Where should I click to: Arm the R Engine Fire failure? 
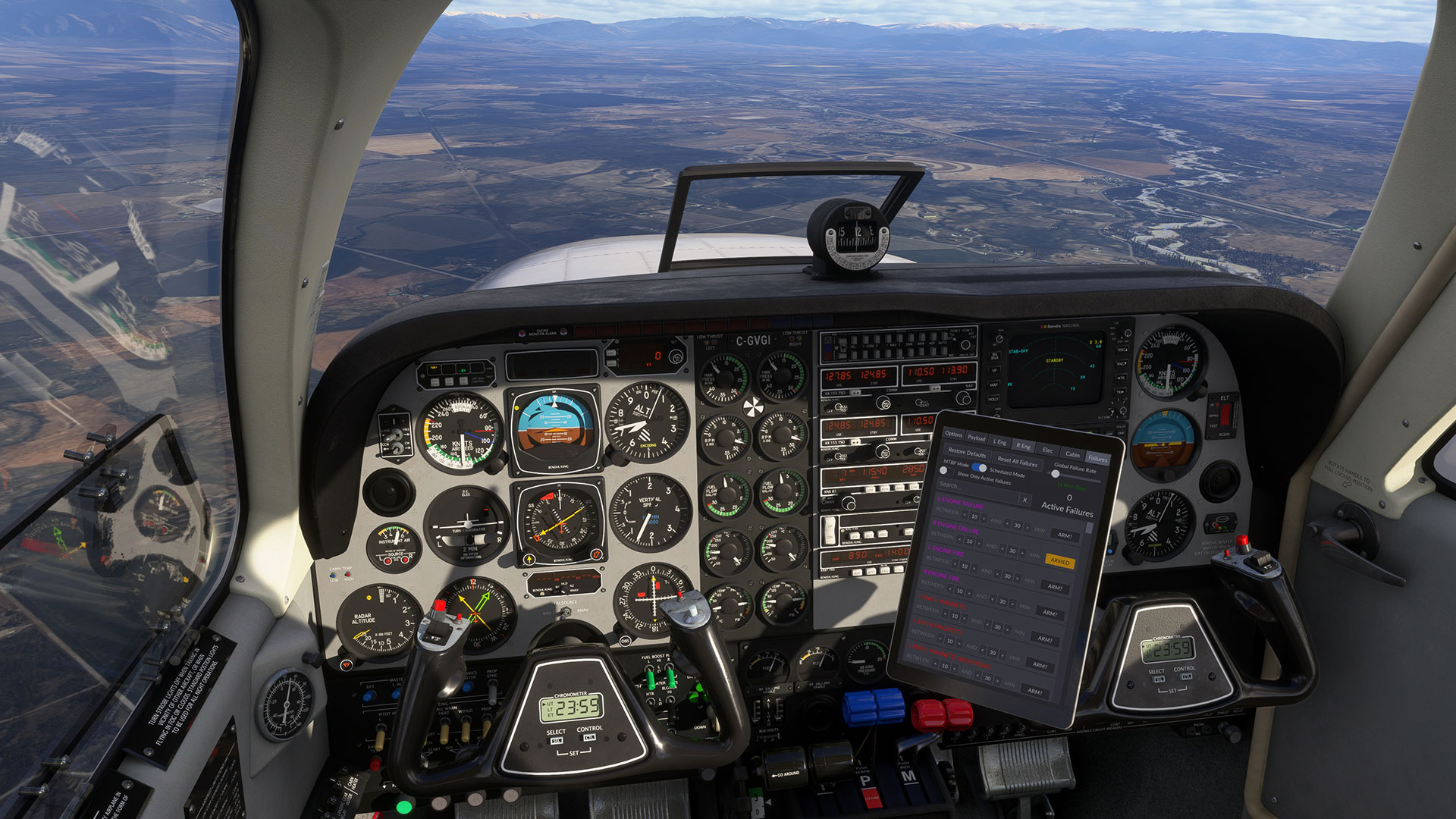(1055, 587)
